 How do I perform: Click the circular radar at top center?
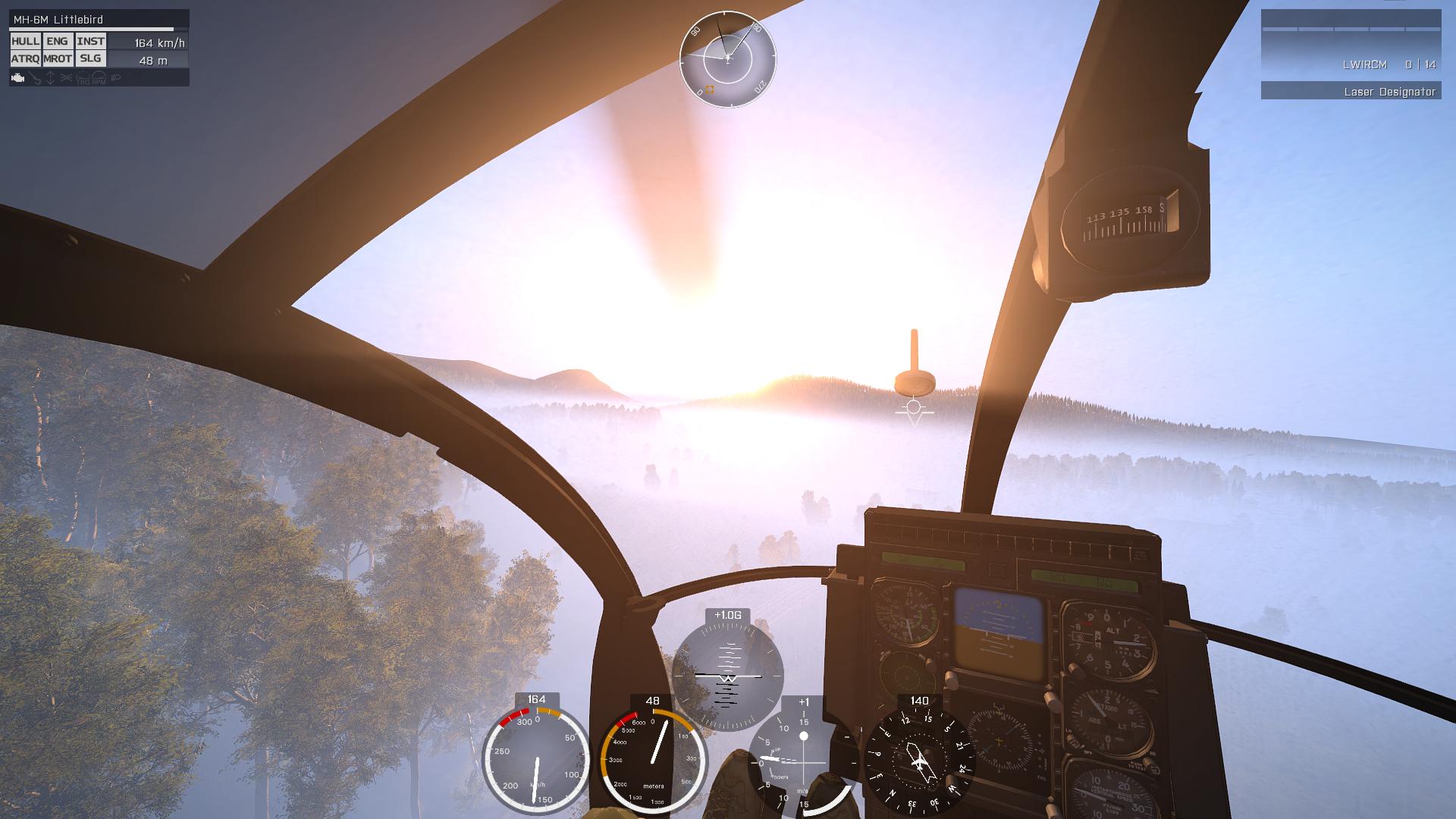point(727,58)
